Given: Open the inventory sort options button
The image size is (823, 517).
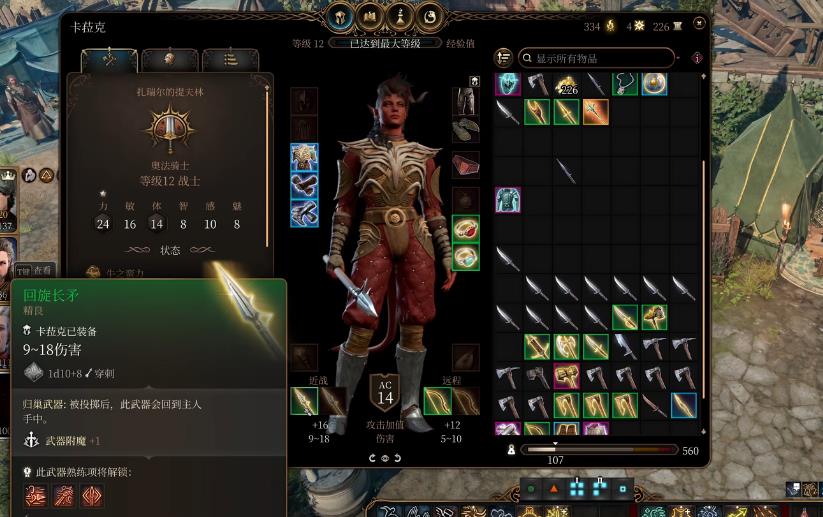Looking at the screenshot, I should pyautogui.click(x=503, y=58).
